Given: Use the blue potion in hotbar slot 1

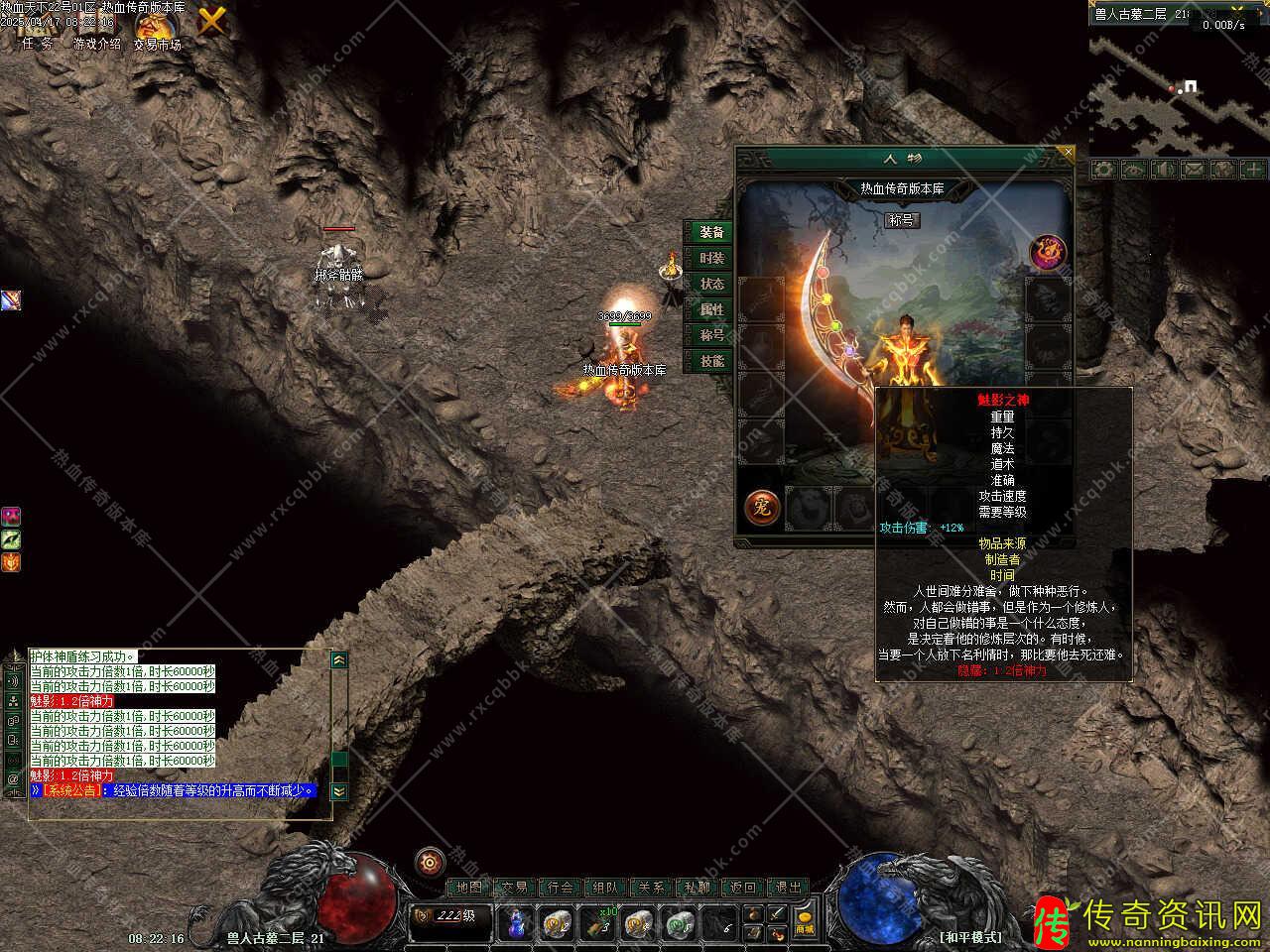Looking at the screenshot, I should pos(516,924).
